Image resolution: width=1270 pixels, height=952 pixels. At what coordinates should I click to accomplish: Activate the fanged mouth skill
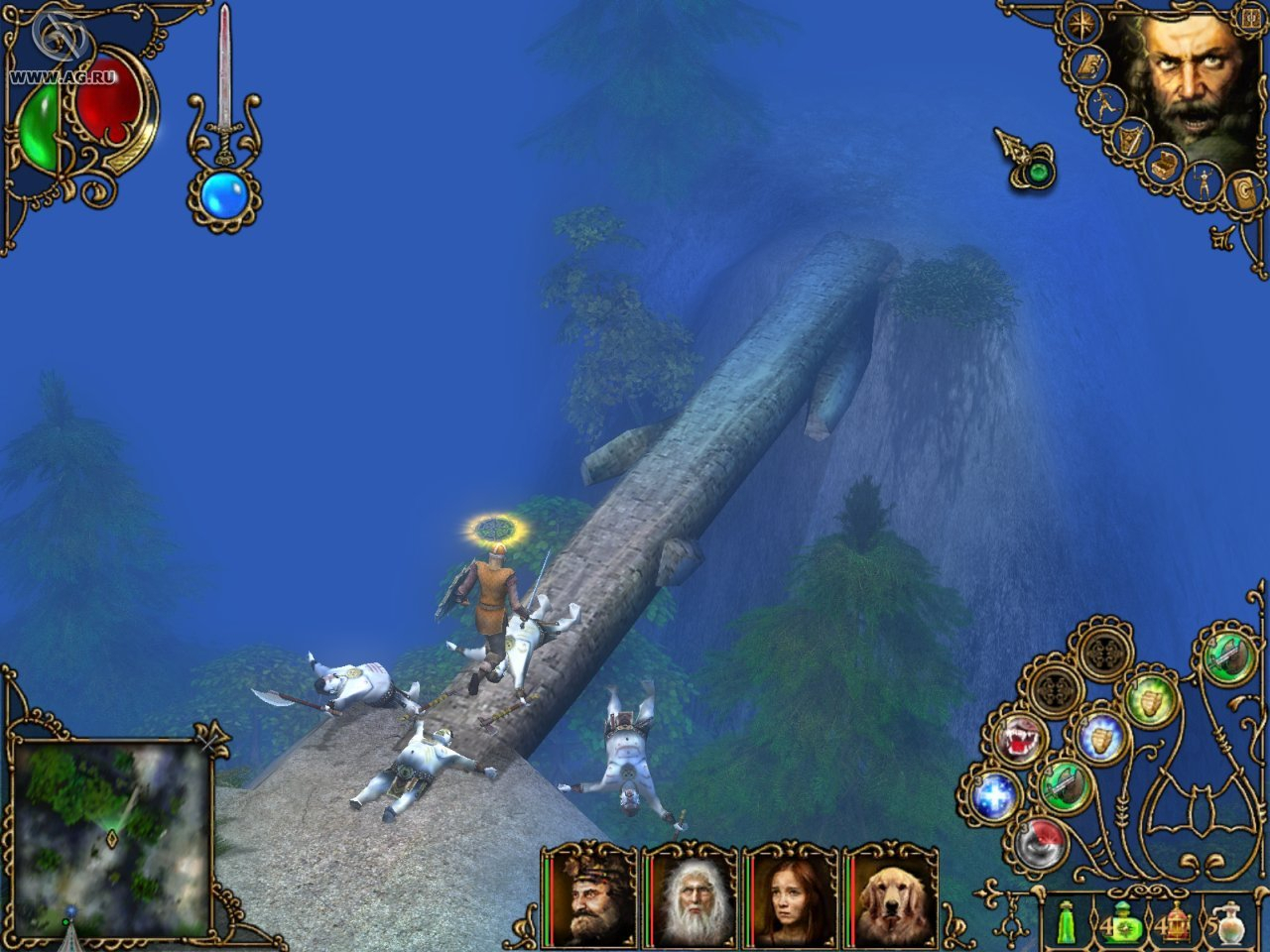[x=1015, y=742]
